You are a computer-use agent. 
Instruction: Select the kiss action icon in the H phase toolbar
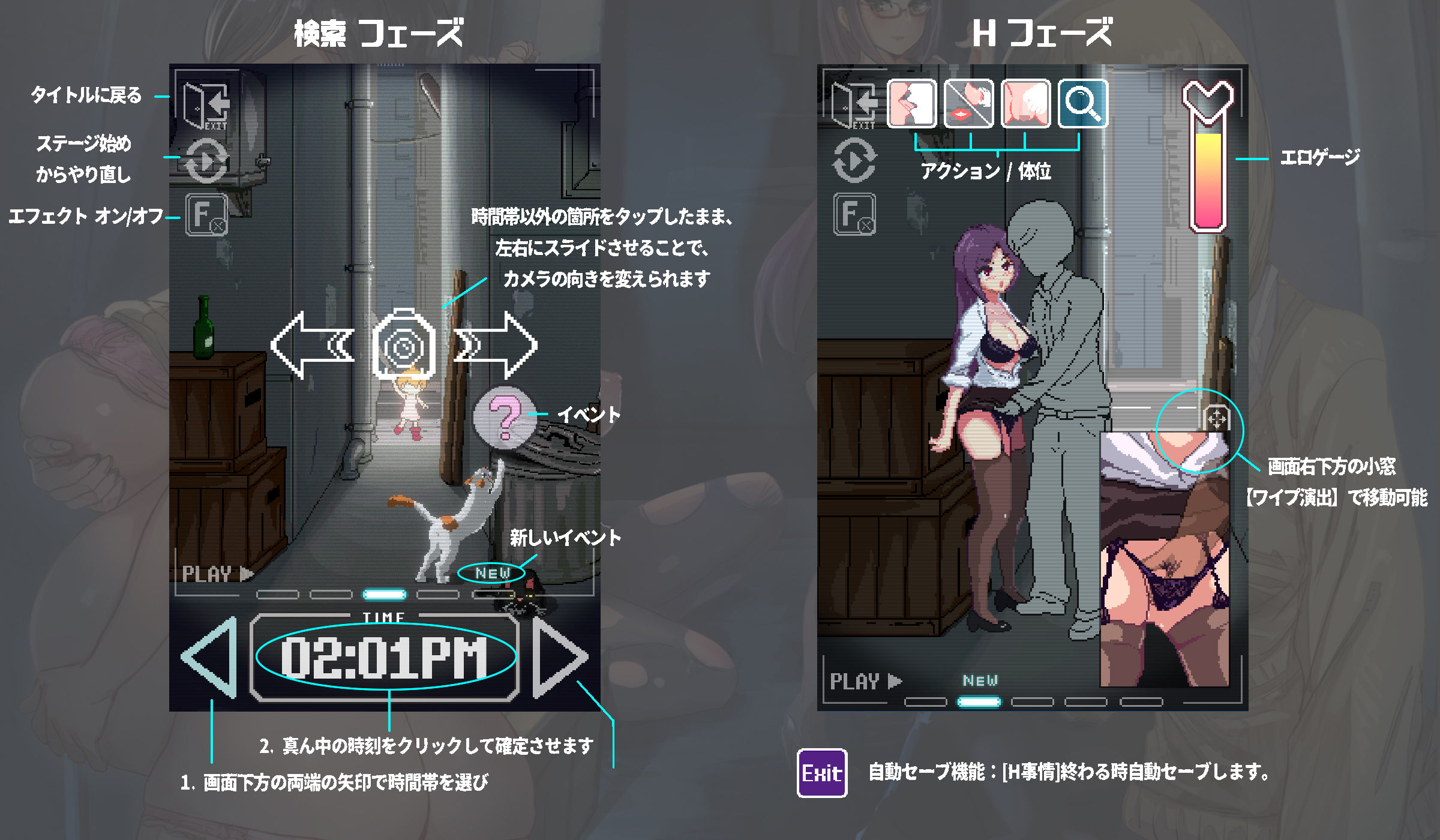(913, 103)
